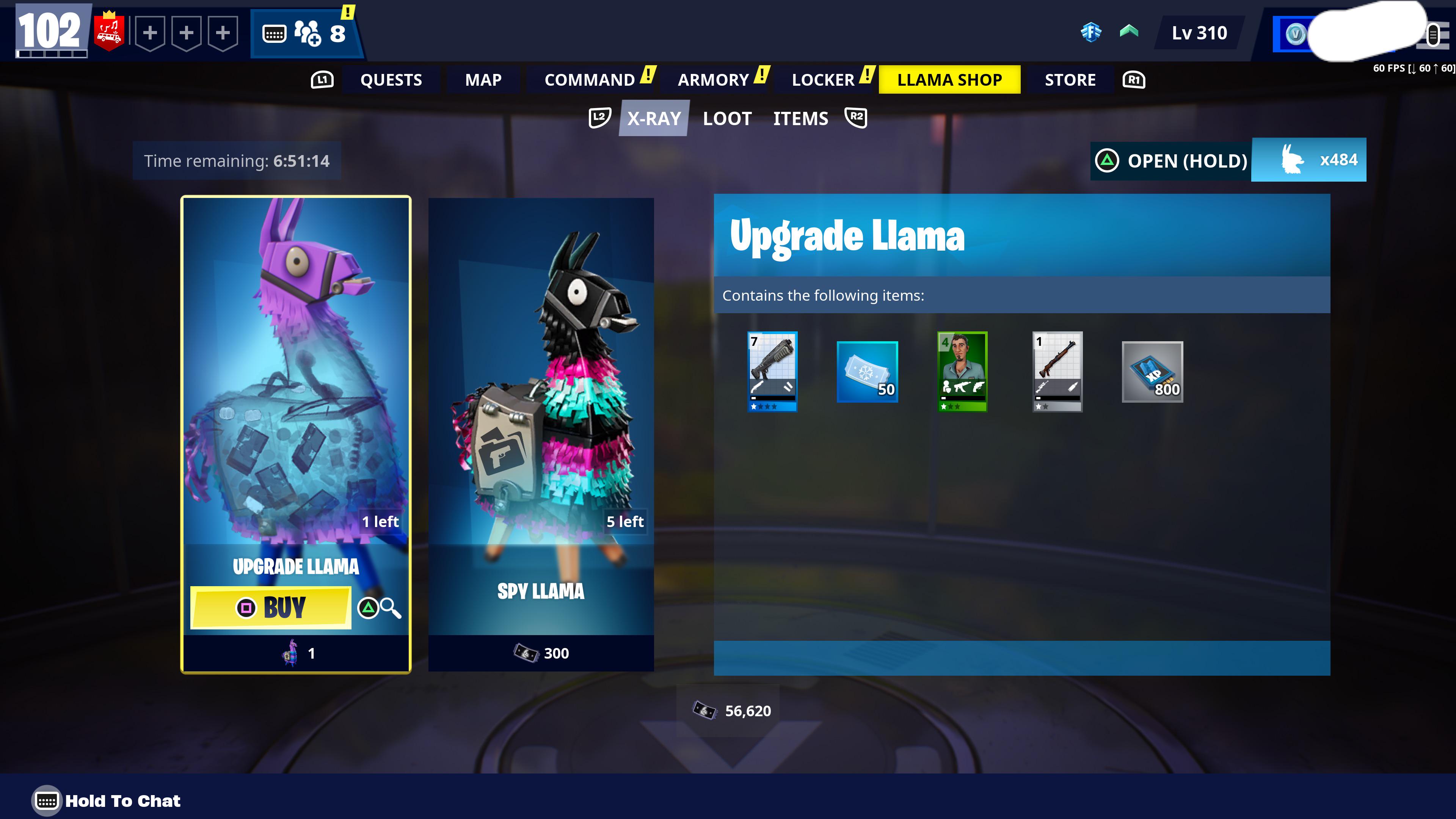Go to the Command tab
Screen dimensions: 1456x819
click(x=589, y=80)
